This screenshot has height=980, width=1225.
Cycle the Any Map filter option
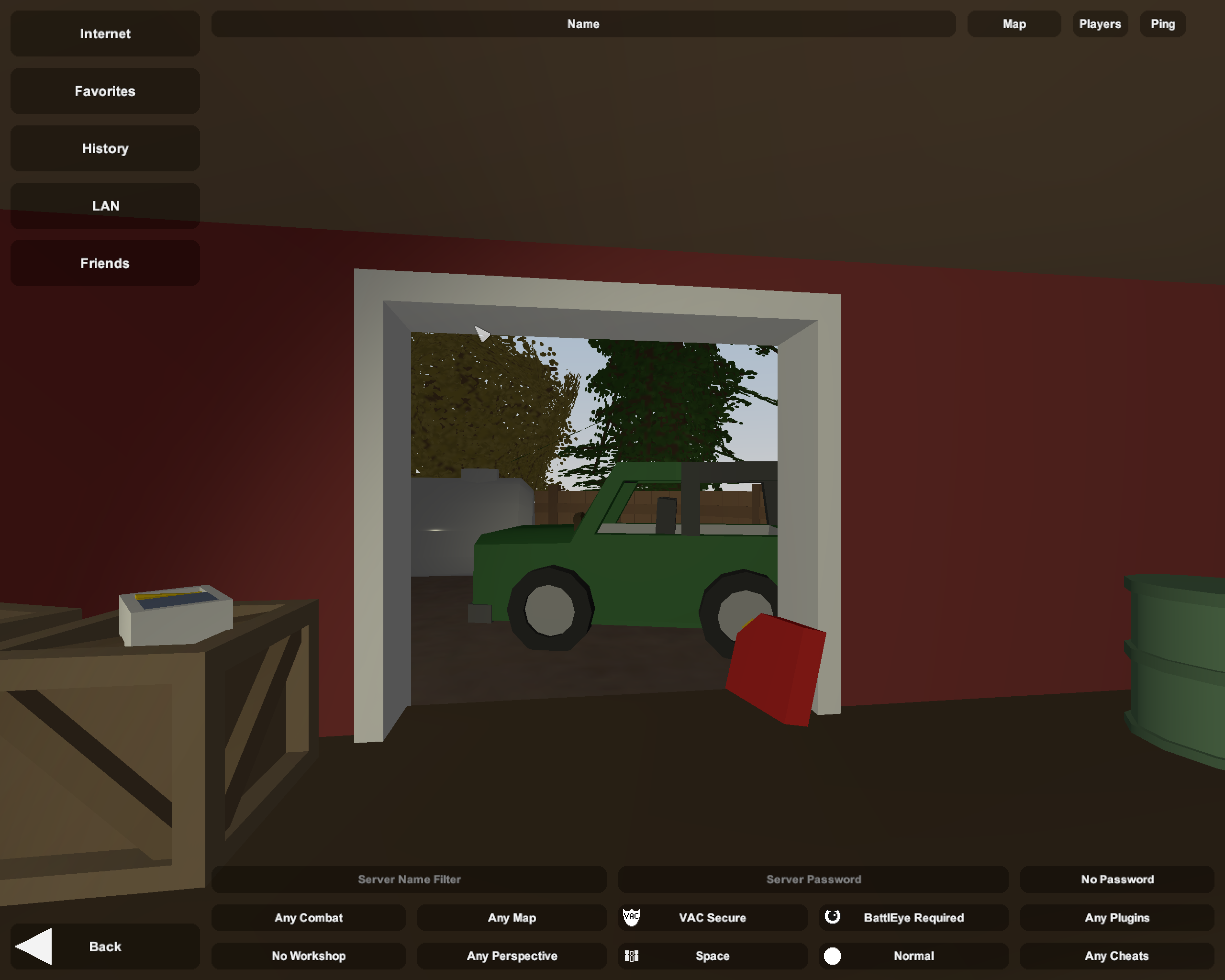512,917
